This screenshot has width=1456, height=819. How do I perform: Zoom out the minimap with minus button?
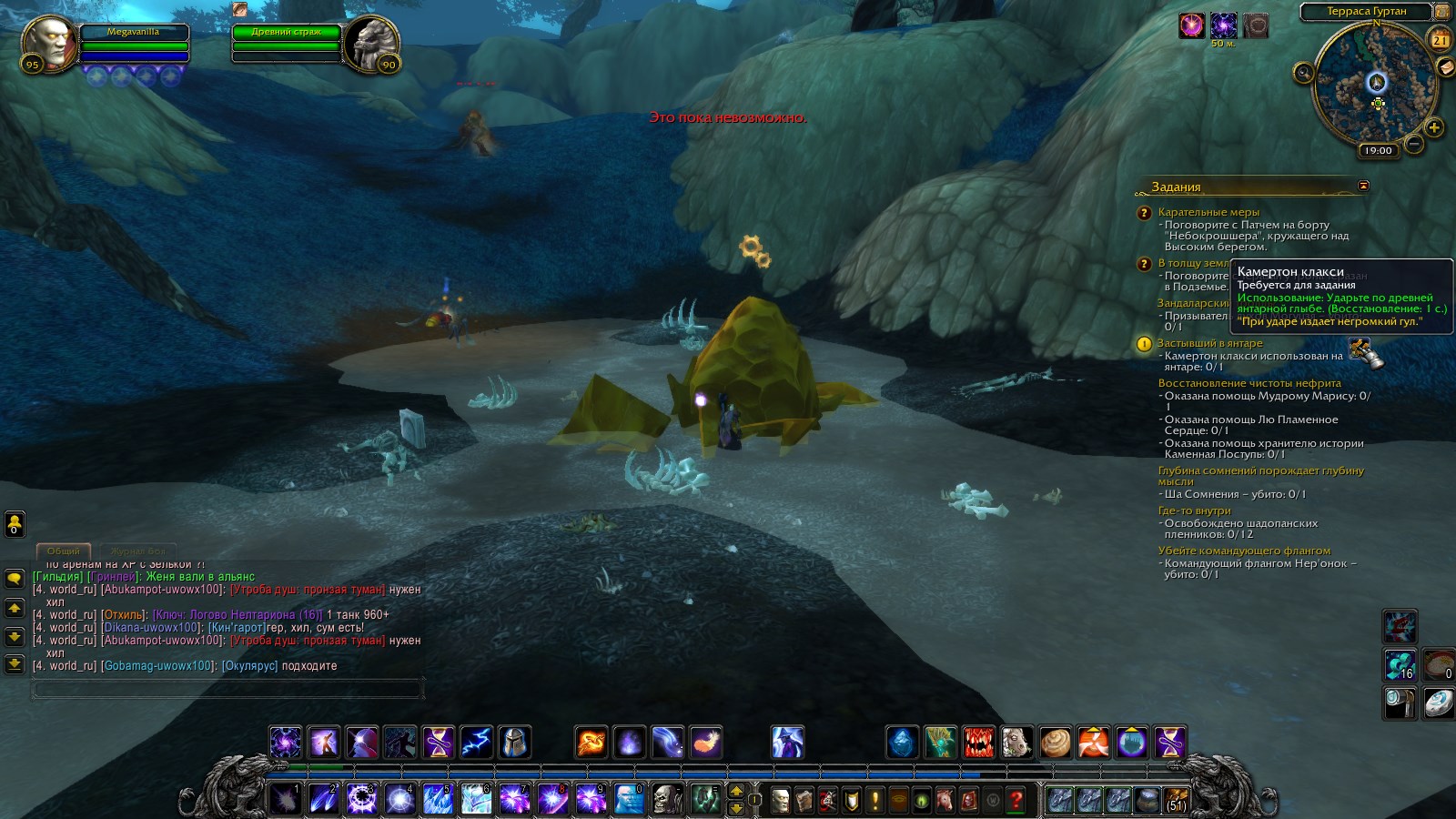coord(1413,143)
